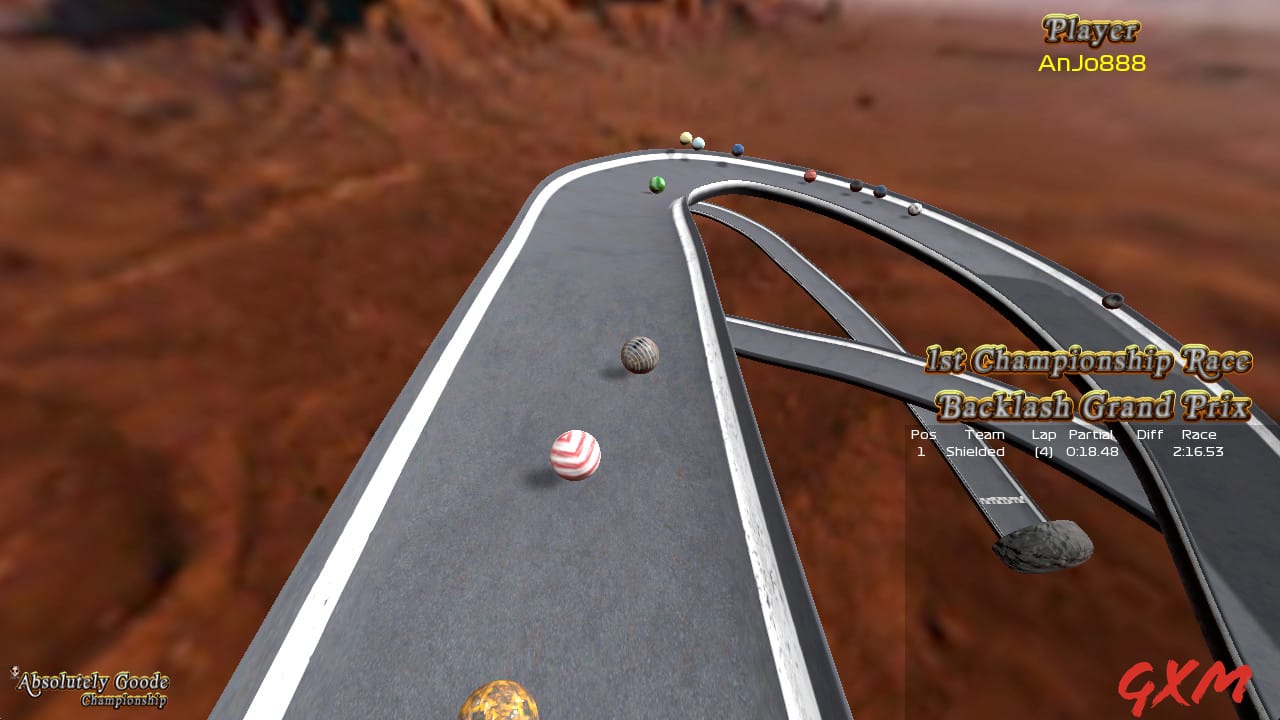Click the small skull icon near the championship logo
Viewport: 1280px width, 720px height.
14,671
